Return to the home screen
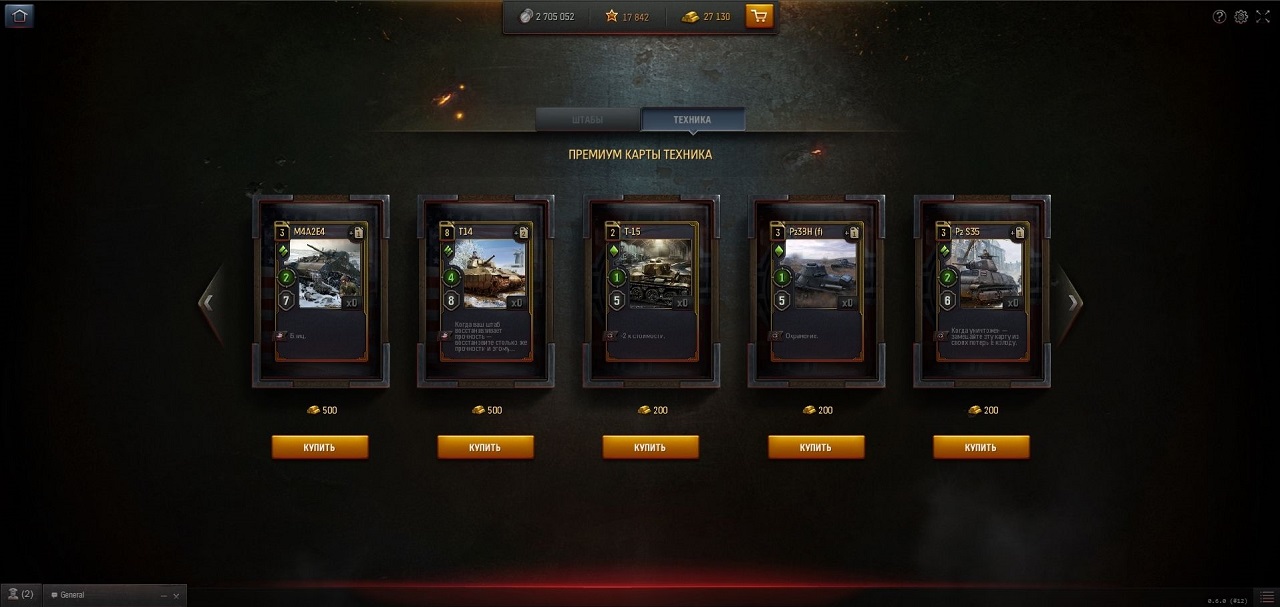This screenshot has width=1280, height=607. [x=20, y=15]
